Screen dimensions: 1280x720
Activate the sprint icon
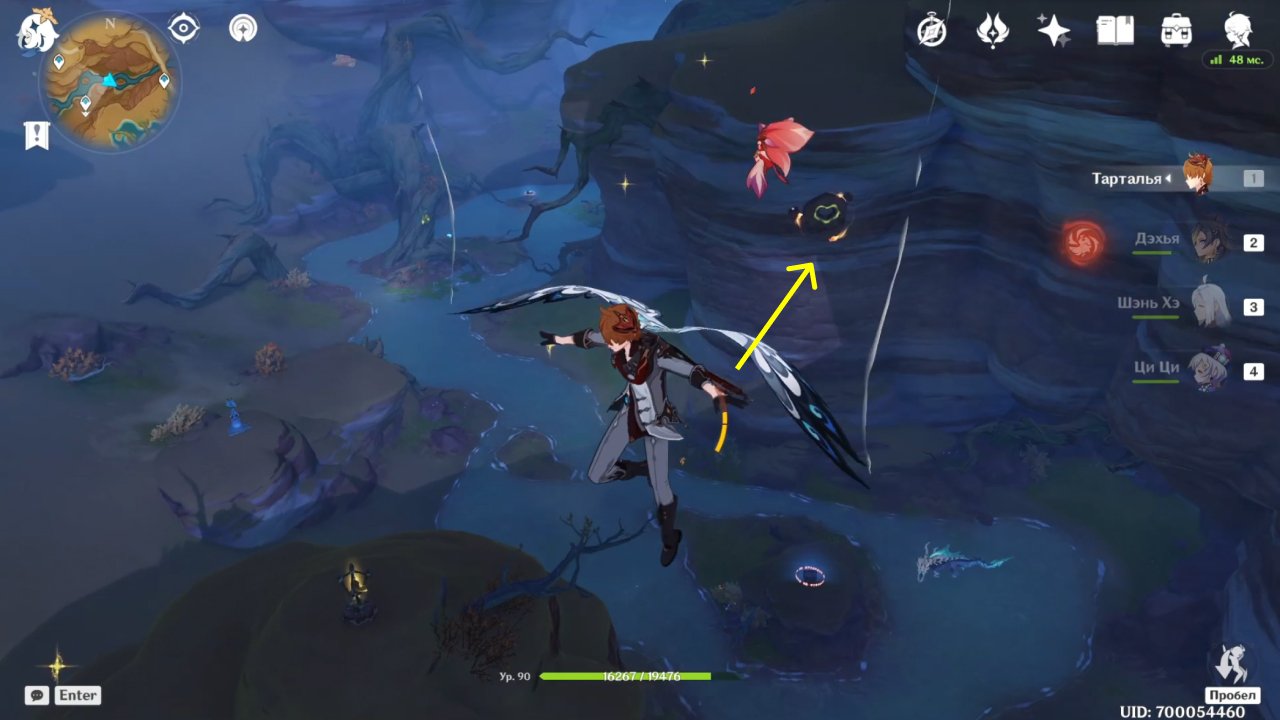point(1231,665)
